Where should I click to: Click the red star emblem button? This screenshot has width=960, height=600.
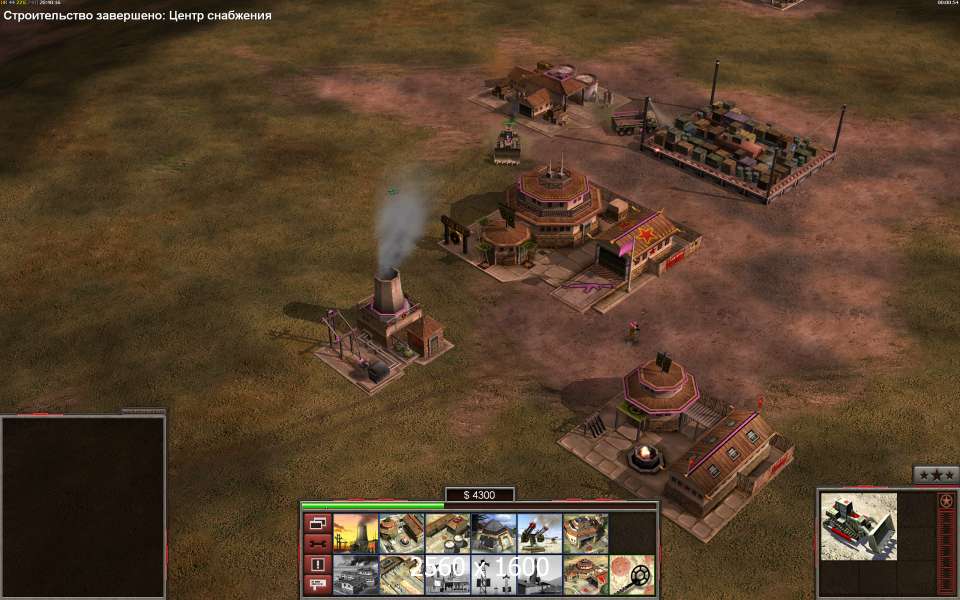tap(947, 501)
